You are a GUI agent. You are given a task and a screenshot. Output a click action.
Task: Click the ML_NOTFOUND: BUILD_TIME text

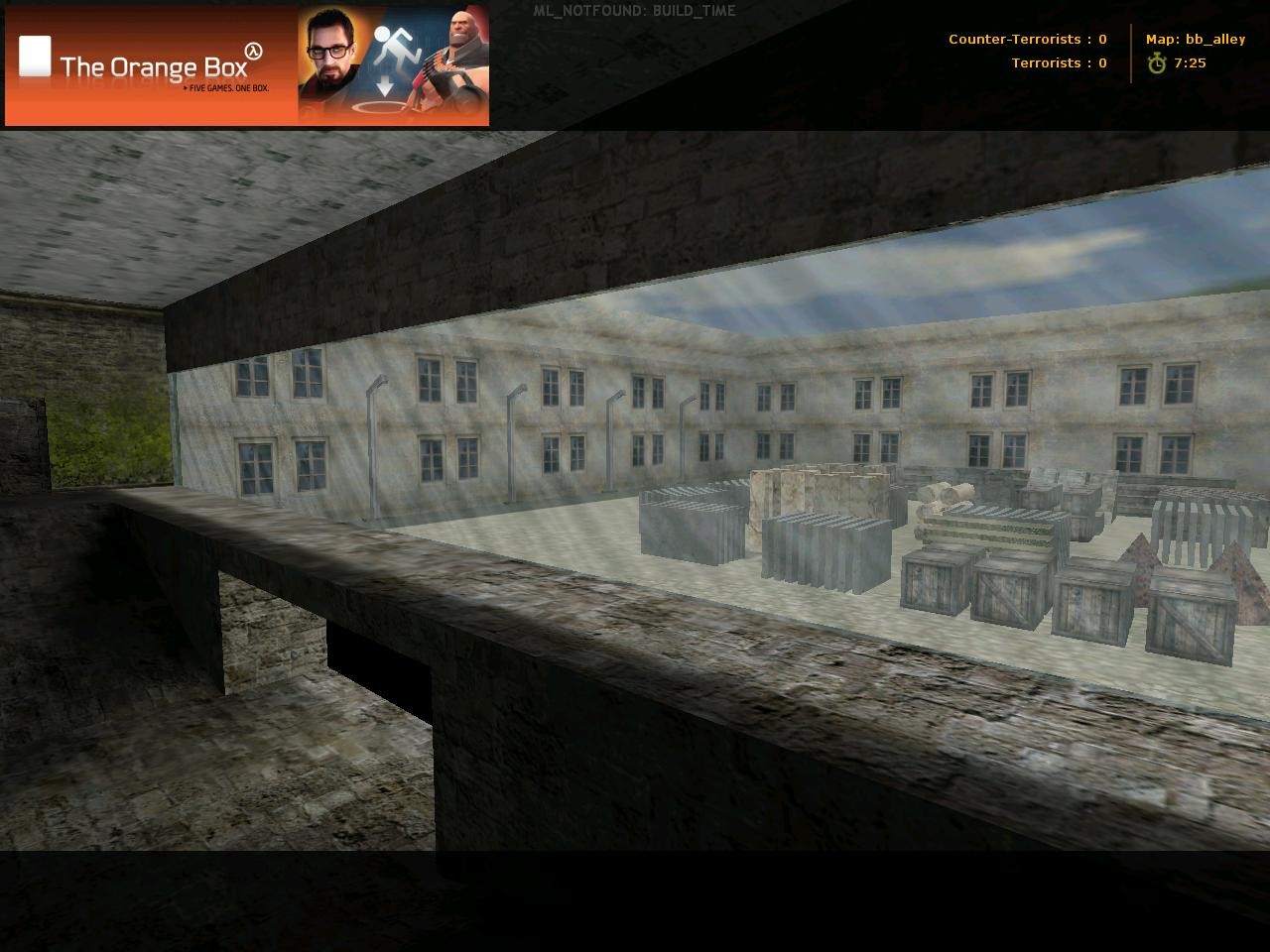point(634,10)
